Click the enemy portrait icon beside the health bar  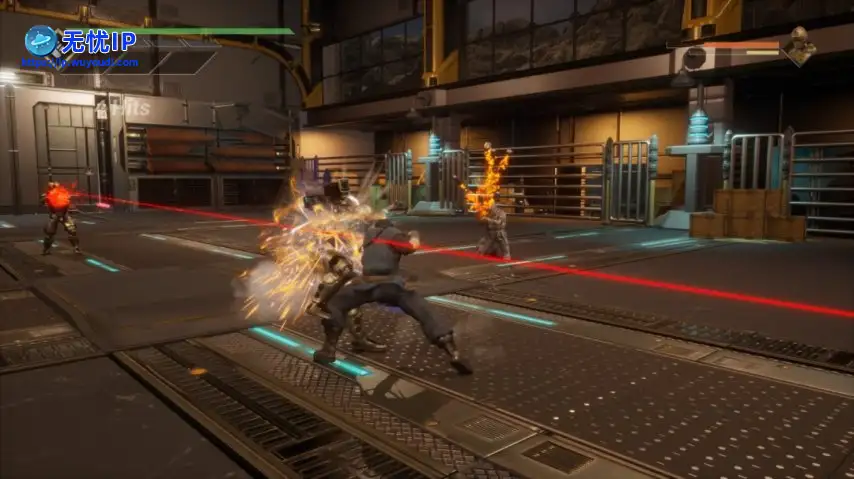point(798,45)
